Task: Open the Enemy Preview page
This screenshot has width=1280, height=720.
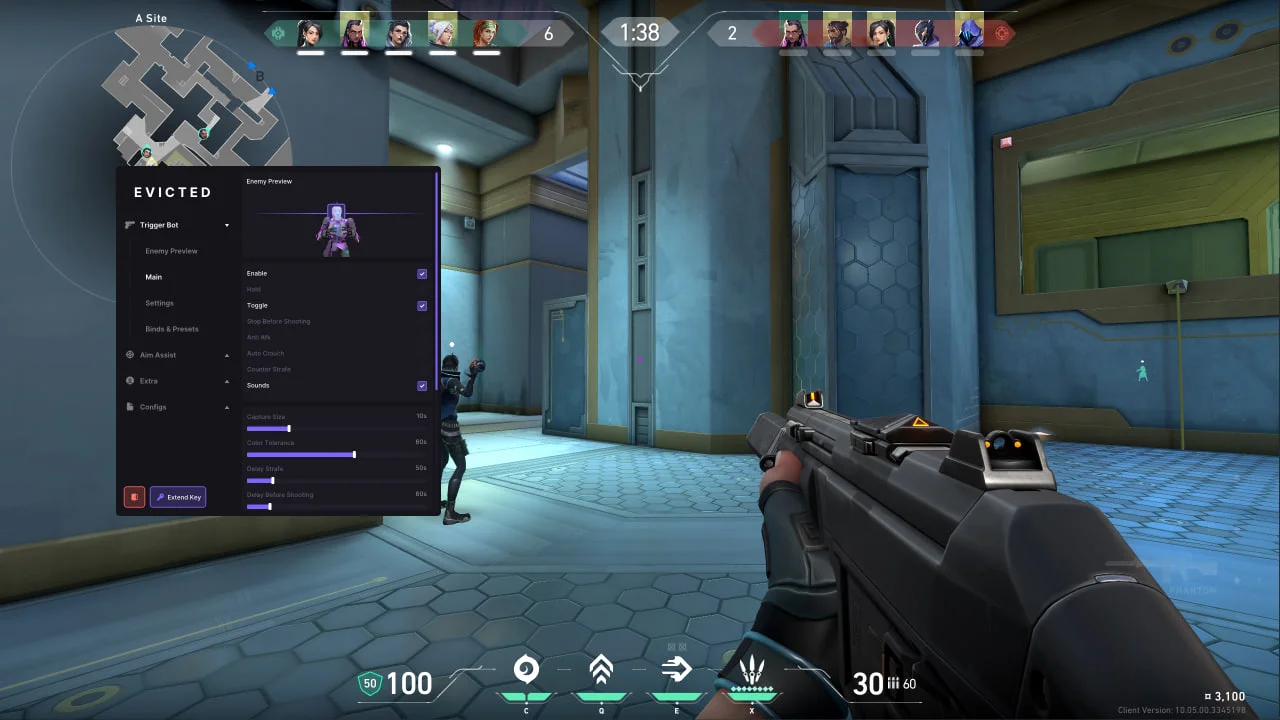Action: pos(170,251)
